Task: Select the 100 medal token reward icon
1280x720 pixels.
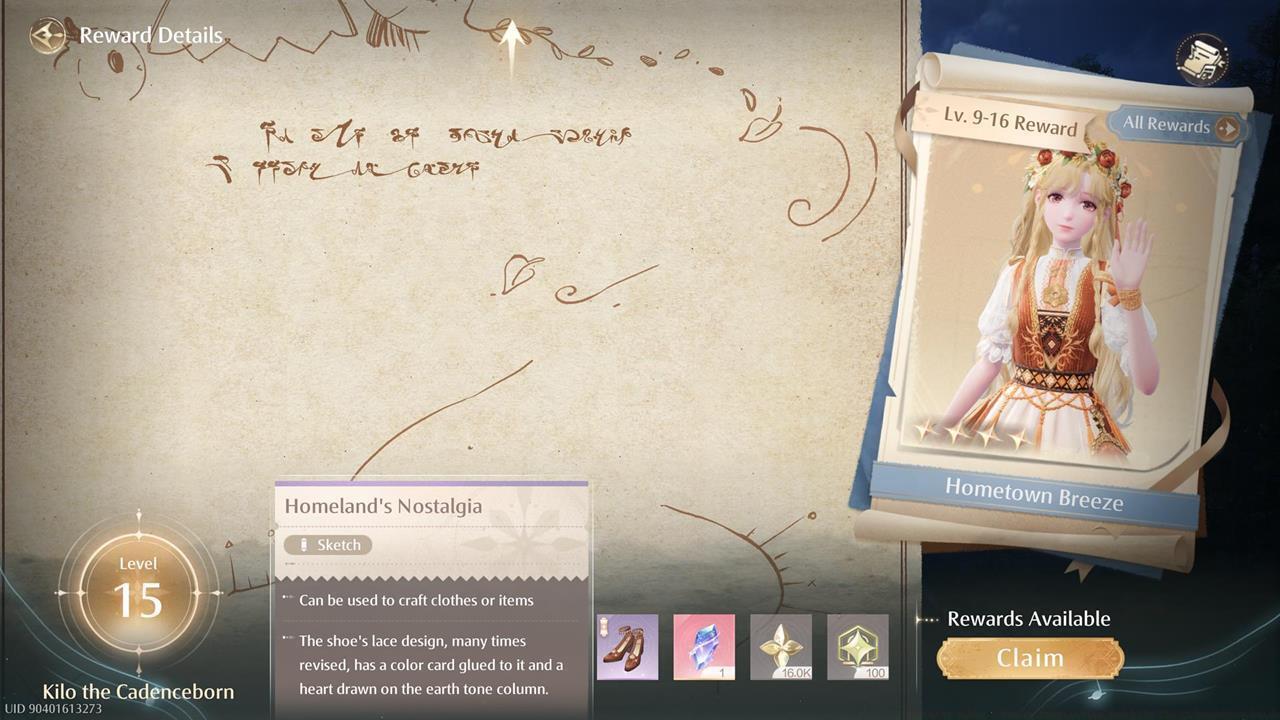Action: click(858, 646)
